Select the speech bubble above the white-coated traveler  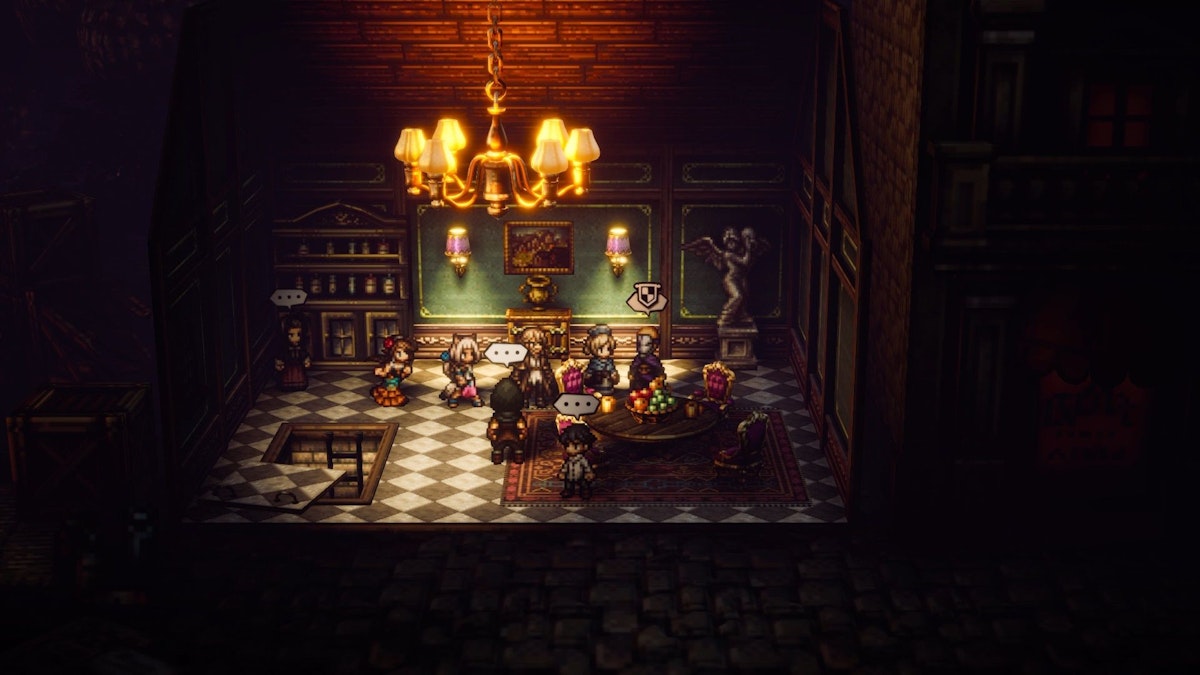pyautogui.click(x=575, y=404)
